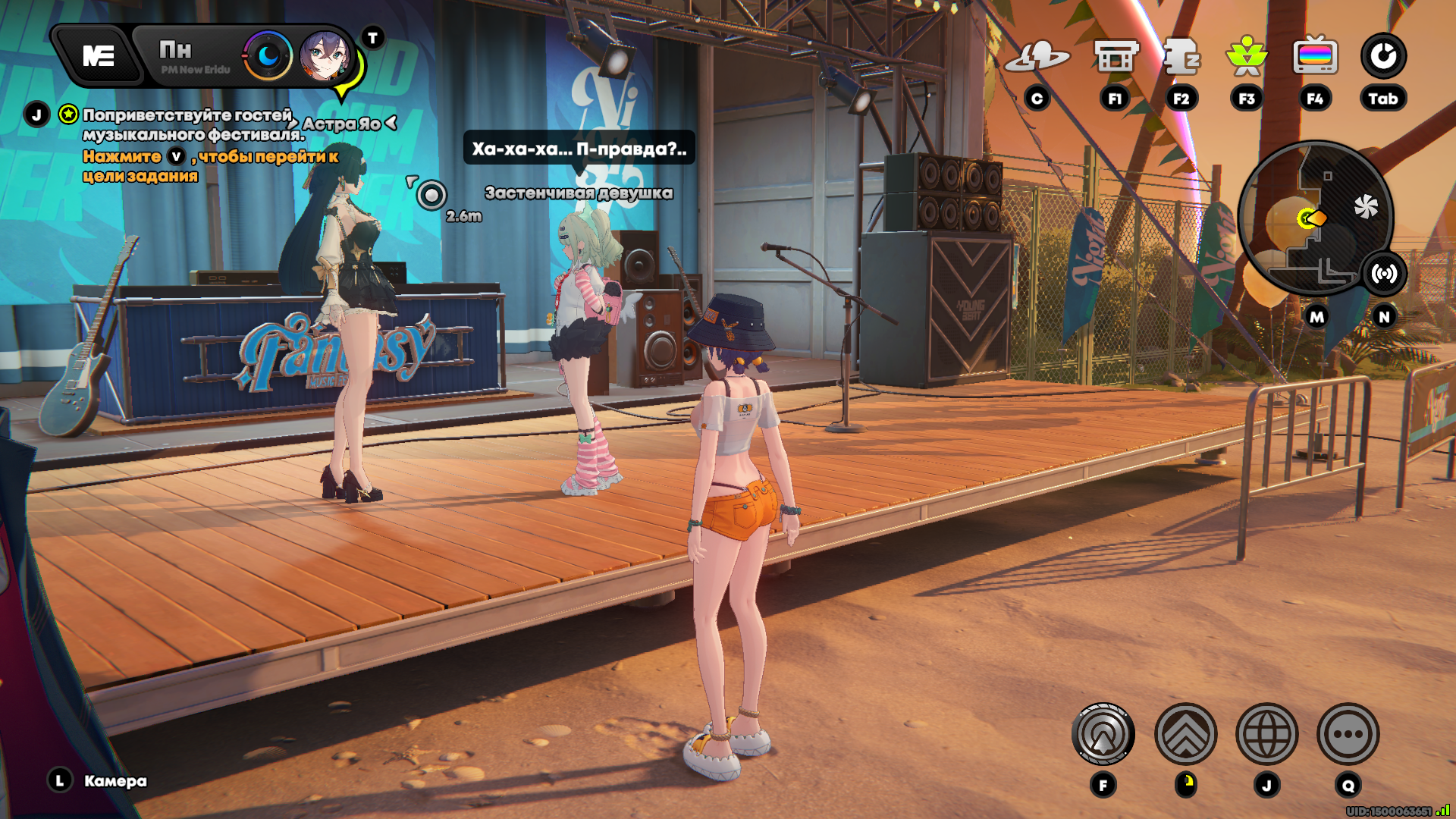Open the globe icon button
Screen dimensions: 1456x819
1266,734
